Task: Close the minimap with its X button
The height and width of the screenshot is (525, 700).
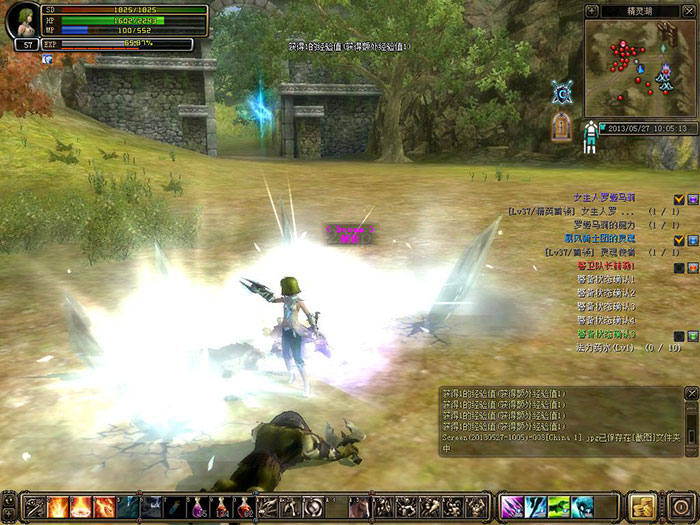Action: click(x=690, y=11)
